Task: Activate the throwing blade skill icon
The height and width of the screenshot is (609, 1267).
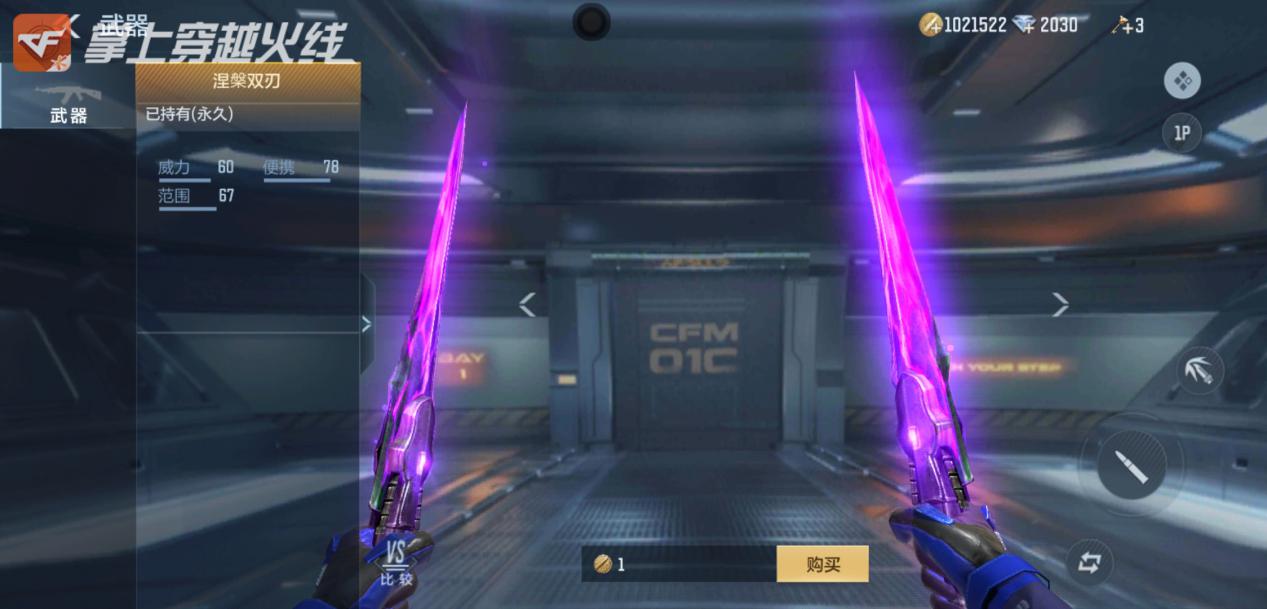Action: pos(1200,370)
